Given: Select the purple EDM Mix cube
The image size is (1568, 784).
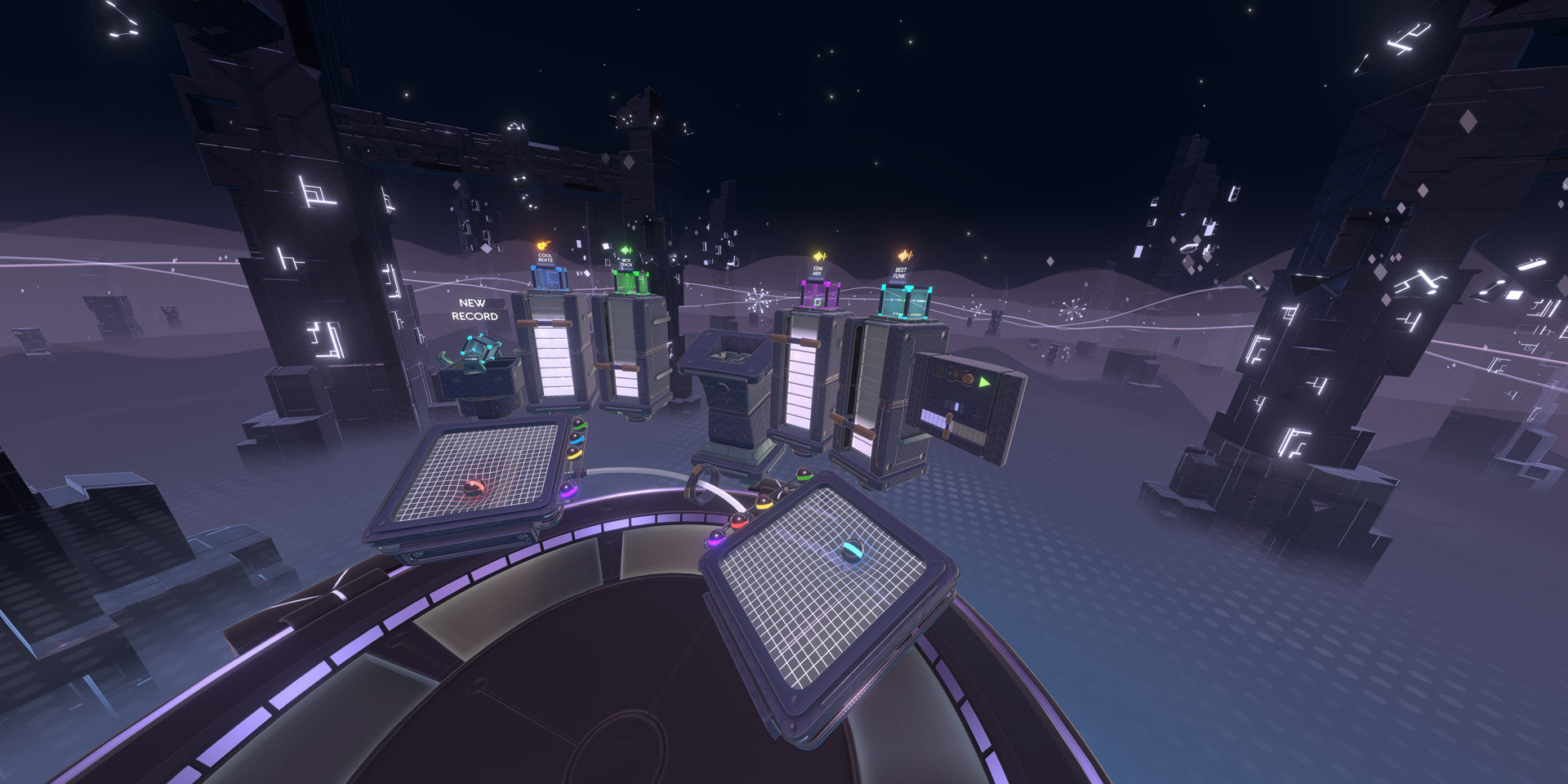Looking at the screenshot, I should [819, 296].
